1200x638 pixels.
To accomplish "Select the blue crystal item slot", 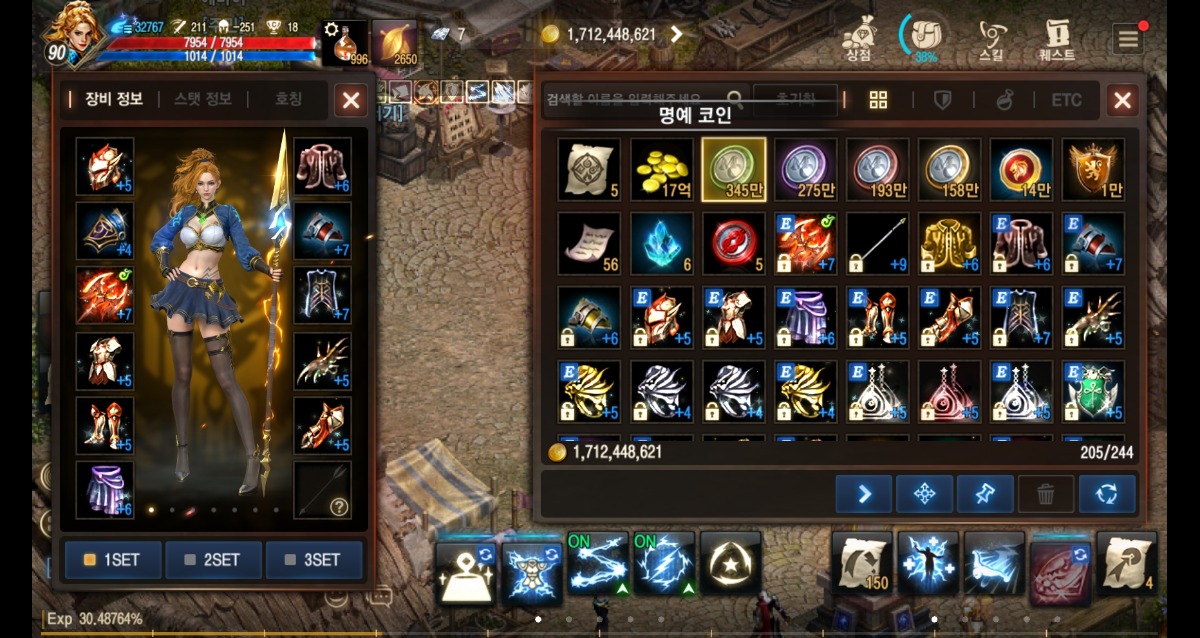I will (x=662, y=243).
